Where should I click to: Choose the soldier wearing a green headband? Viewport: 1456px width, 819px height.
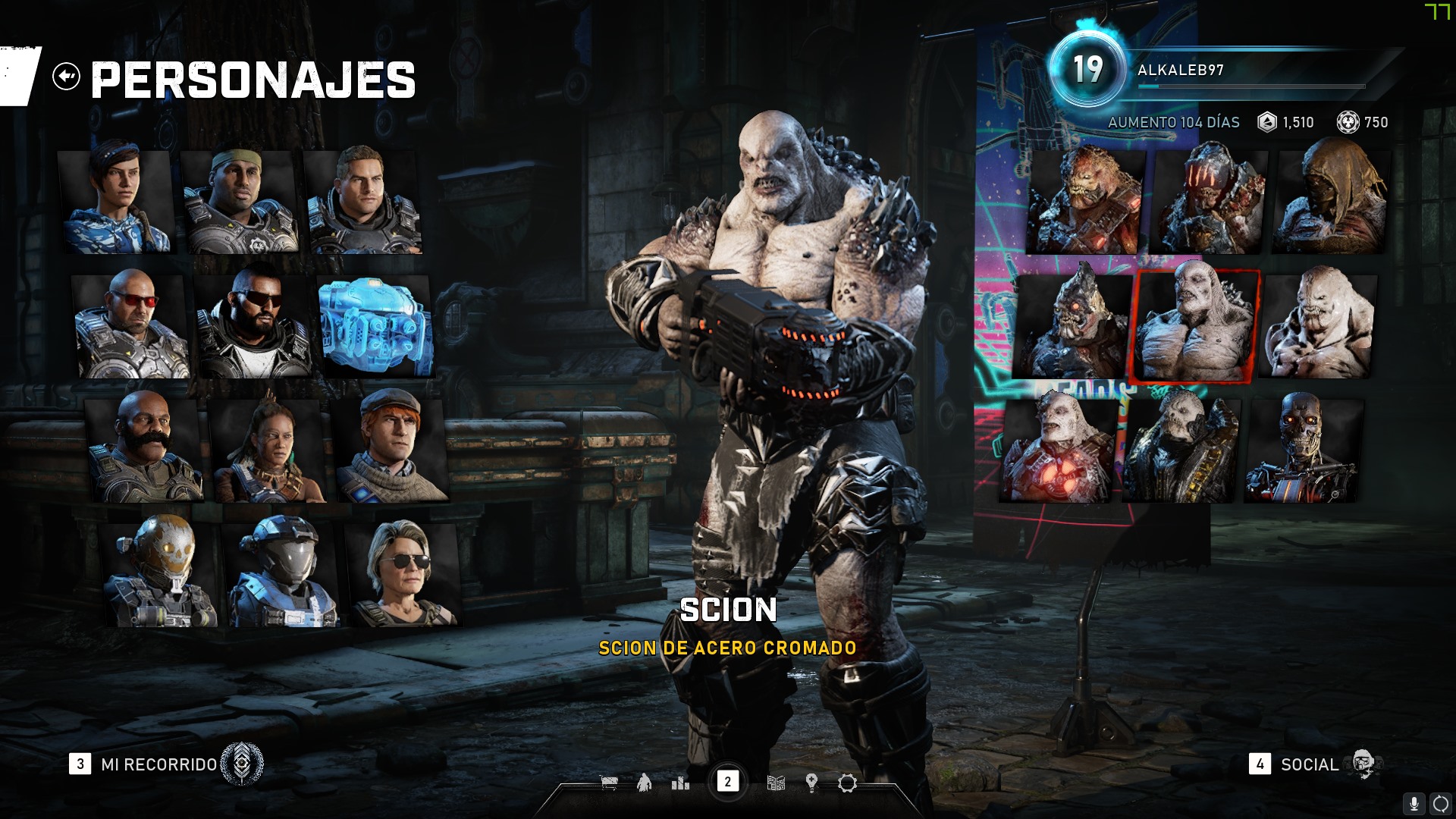click(240, 201)
